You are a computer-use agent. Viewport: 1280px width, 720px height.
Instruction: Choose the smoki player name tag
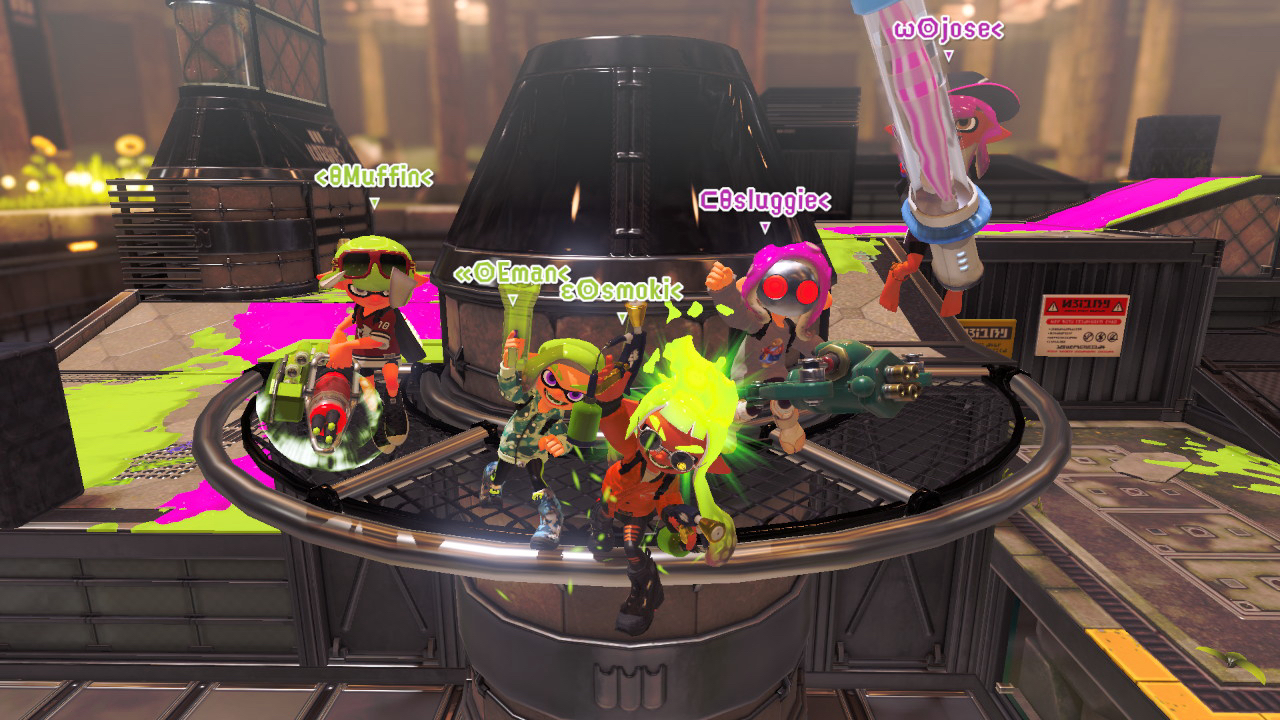[621, 291]
